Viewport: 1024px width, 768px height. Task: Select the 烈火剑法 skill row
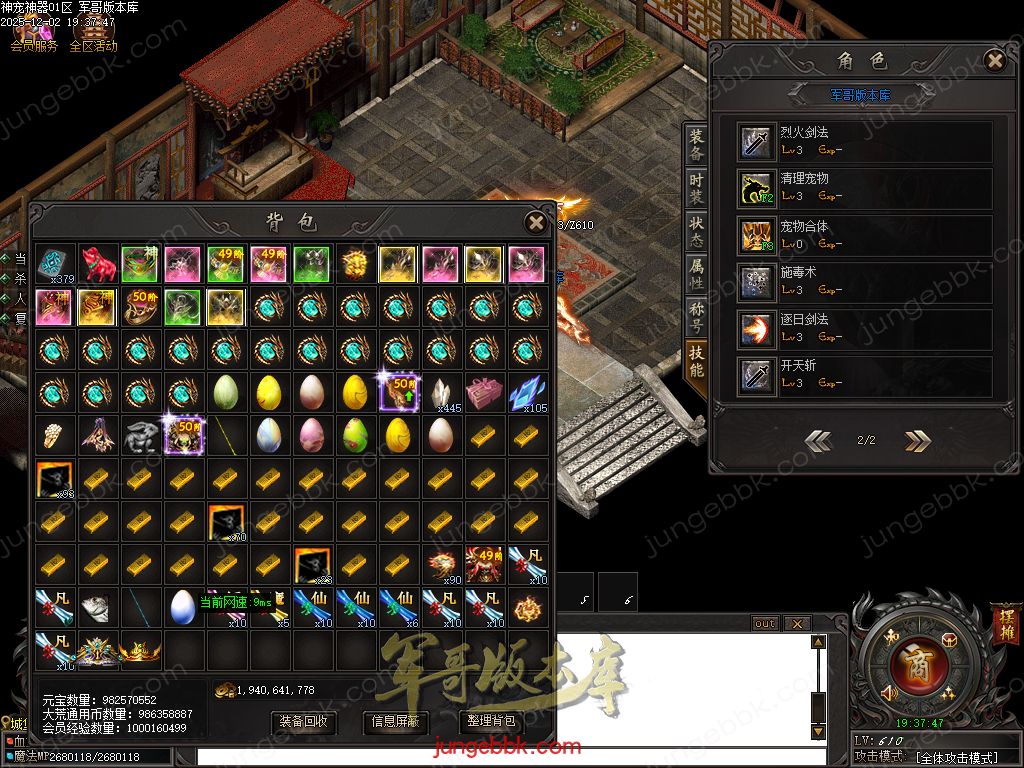coord(864,142)
